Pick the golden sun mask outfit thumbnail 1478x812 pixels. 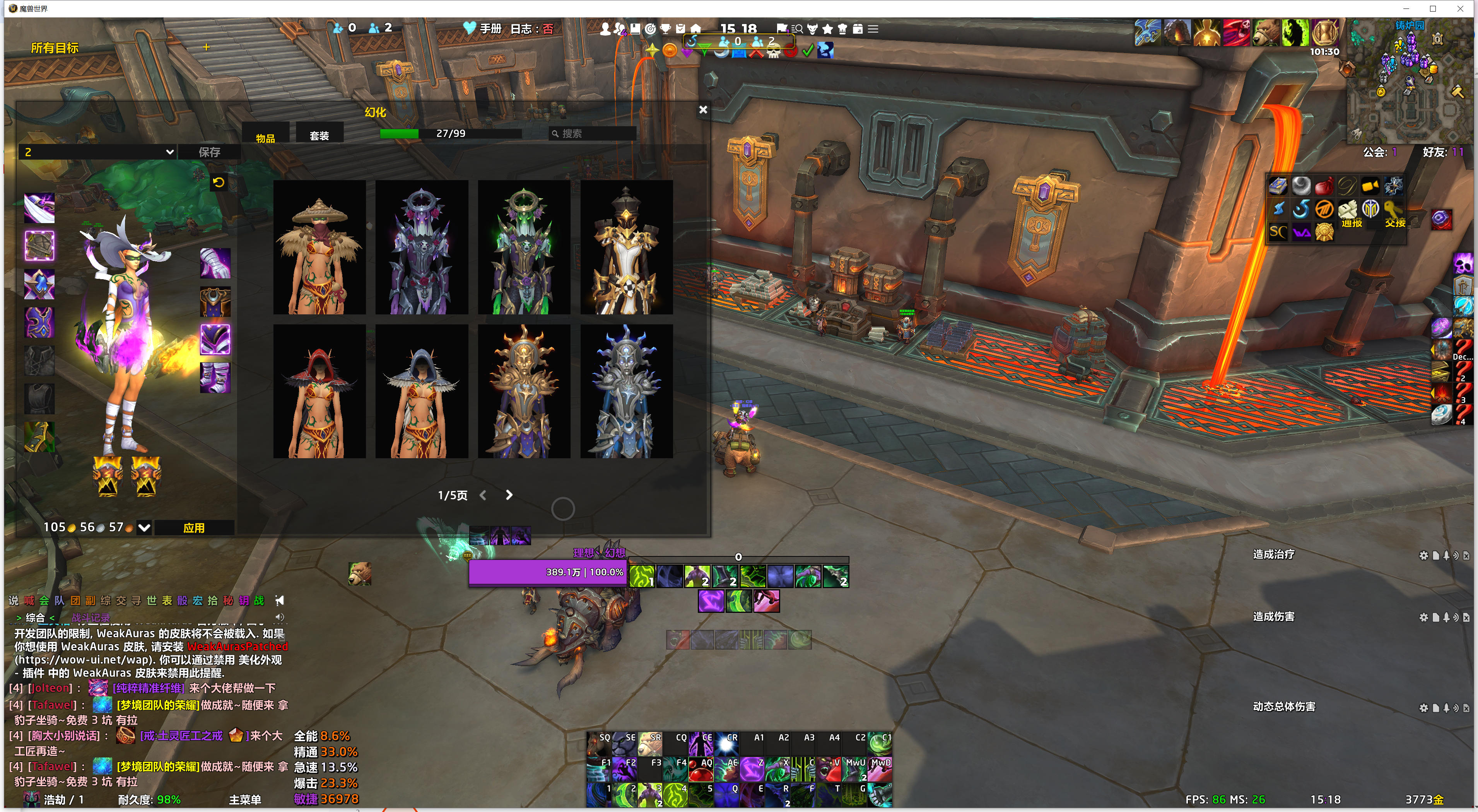(x=523, y=391)
